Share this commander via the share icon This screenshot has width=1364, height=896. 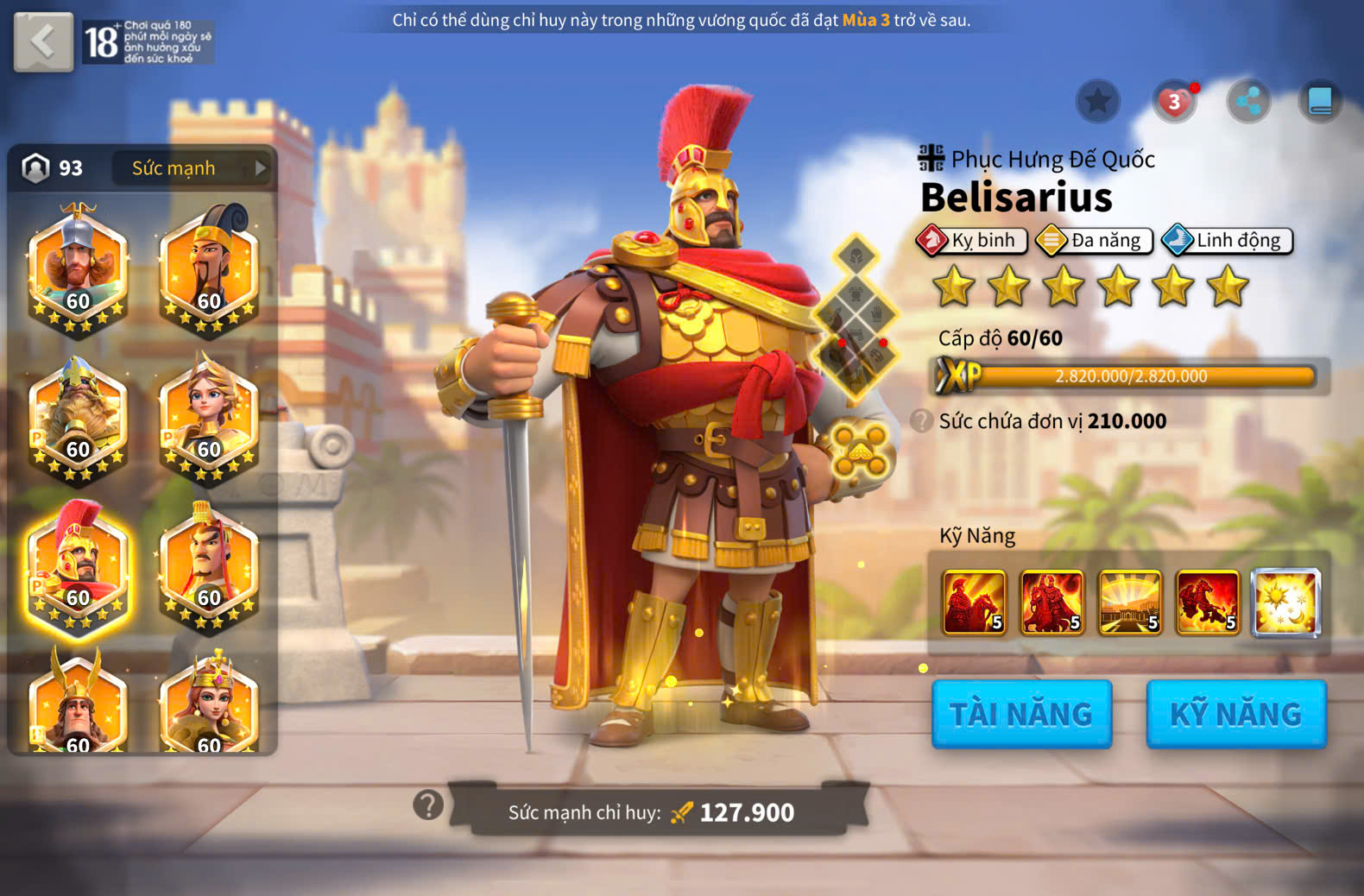[1248, 102]
